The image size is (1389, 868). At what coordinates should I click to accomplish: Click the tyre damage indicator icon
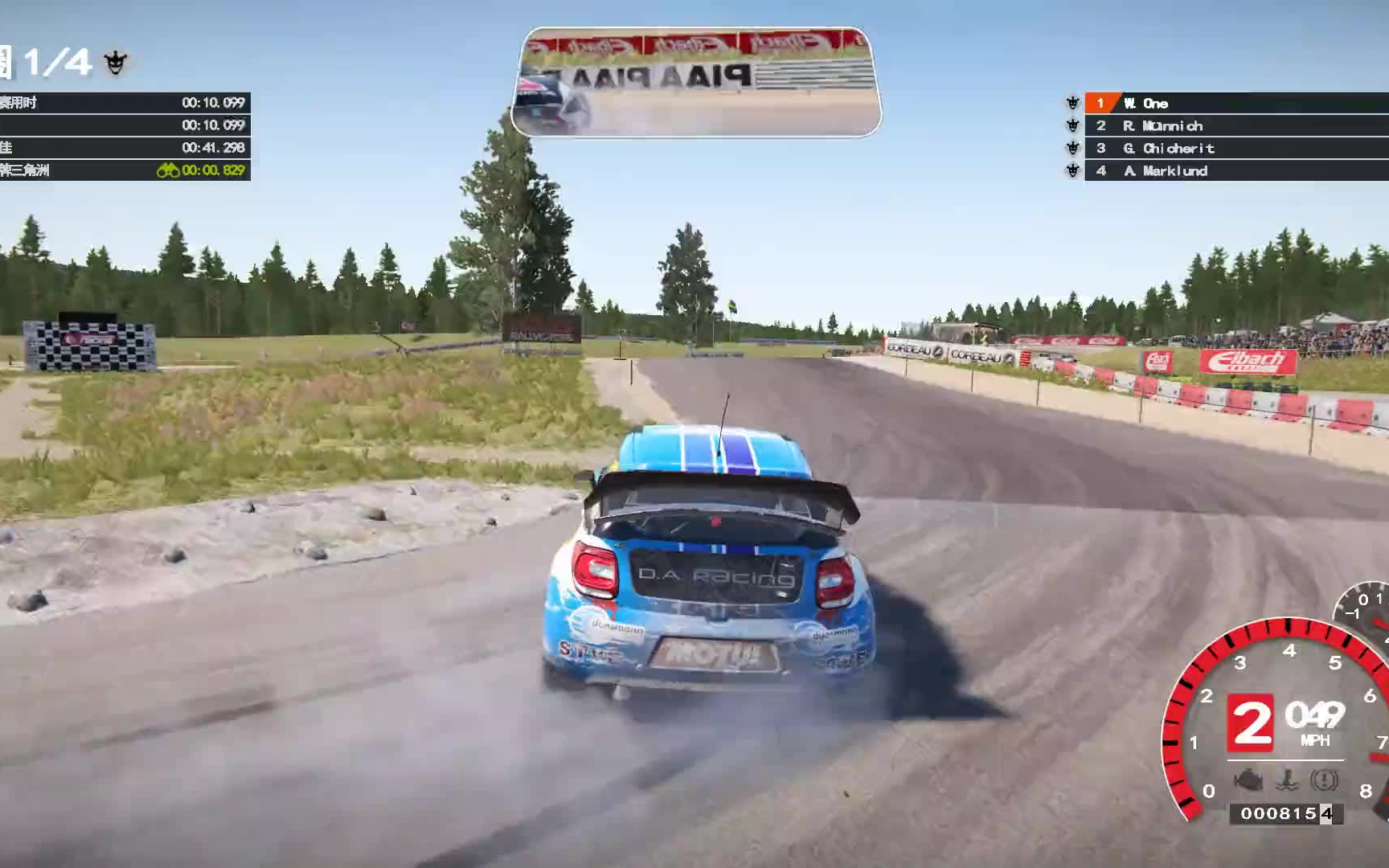pos(1324,780)
